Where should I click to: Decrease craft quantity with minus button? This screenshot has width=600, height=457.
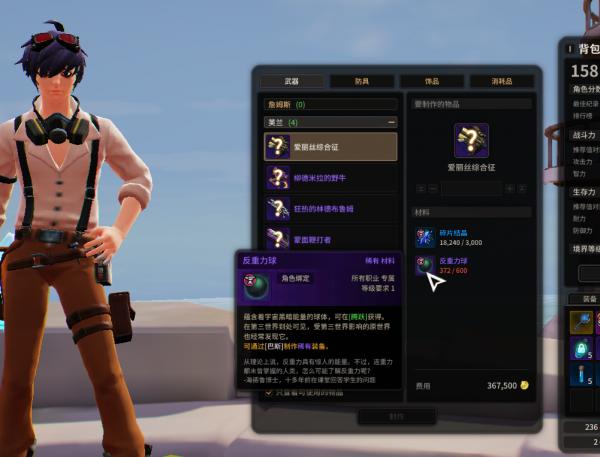[433, 188]
